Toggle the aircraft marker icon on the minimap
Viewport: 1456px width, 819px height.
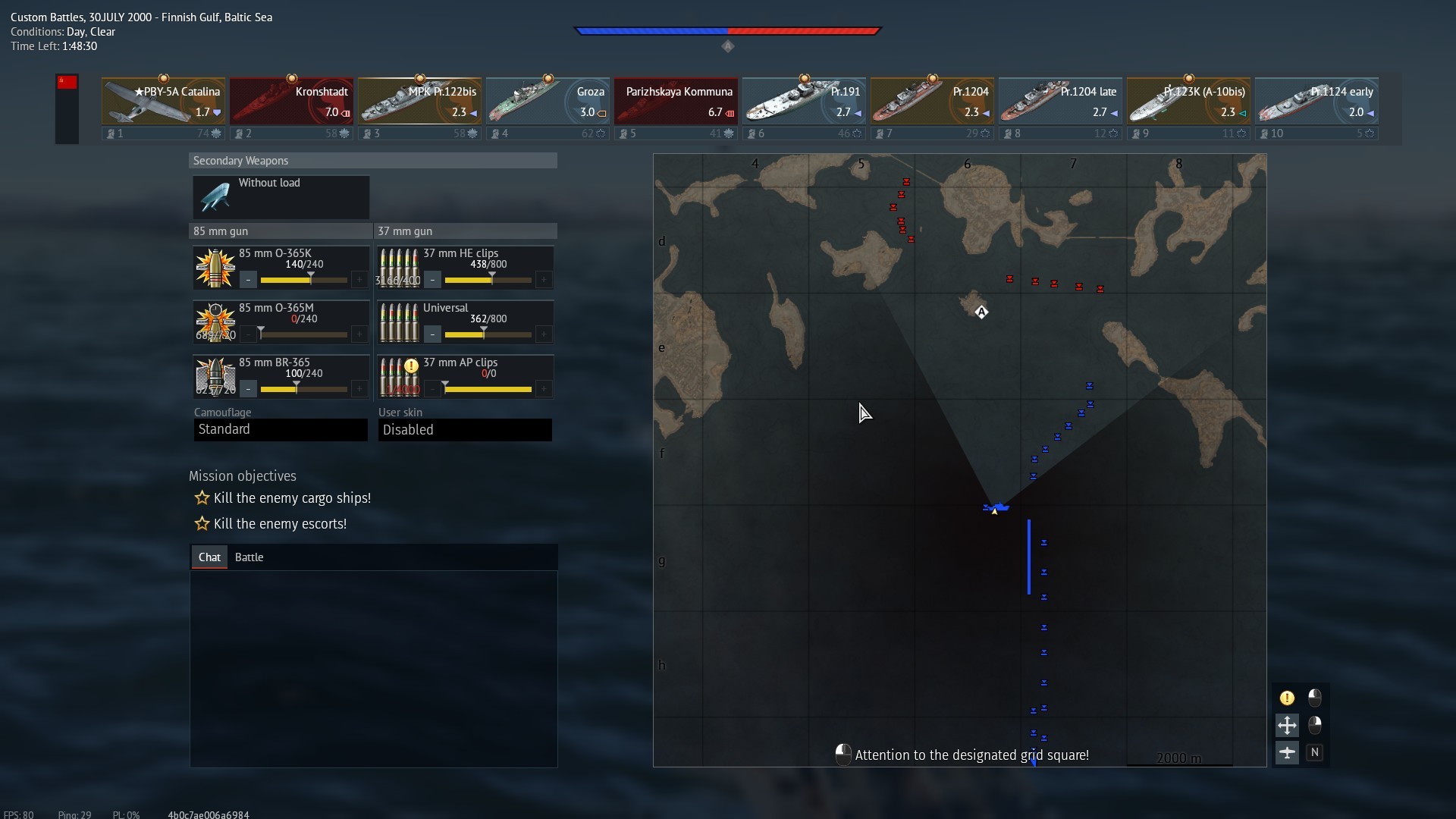point(1287,752)
